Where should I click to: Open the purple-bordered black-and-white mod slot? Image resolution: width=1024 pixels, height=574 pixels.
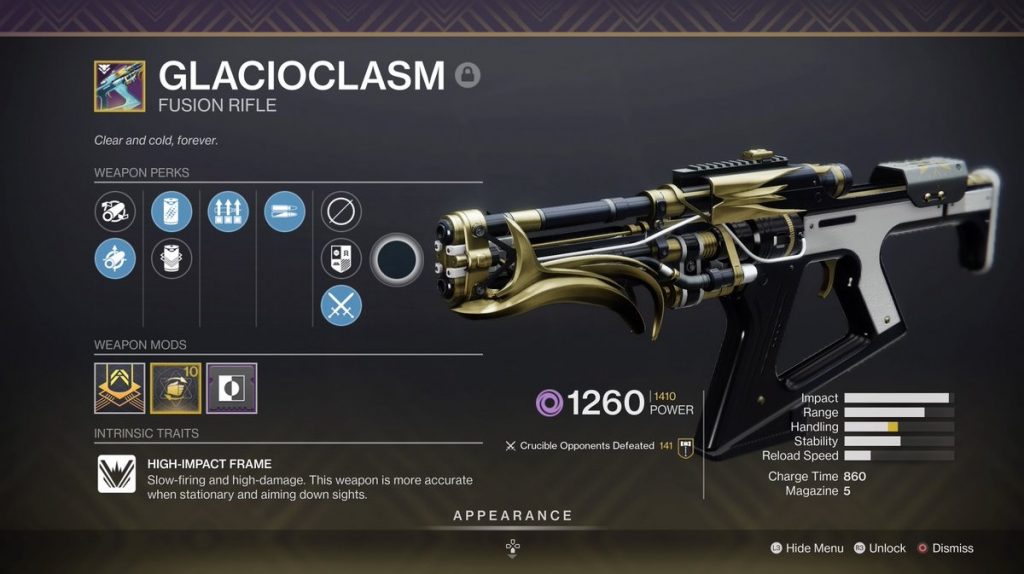click(x=231, y=388)
